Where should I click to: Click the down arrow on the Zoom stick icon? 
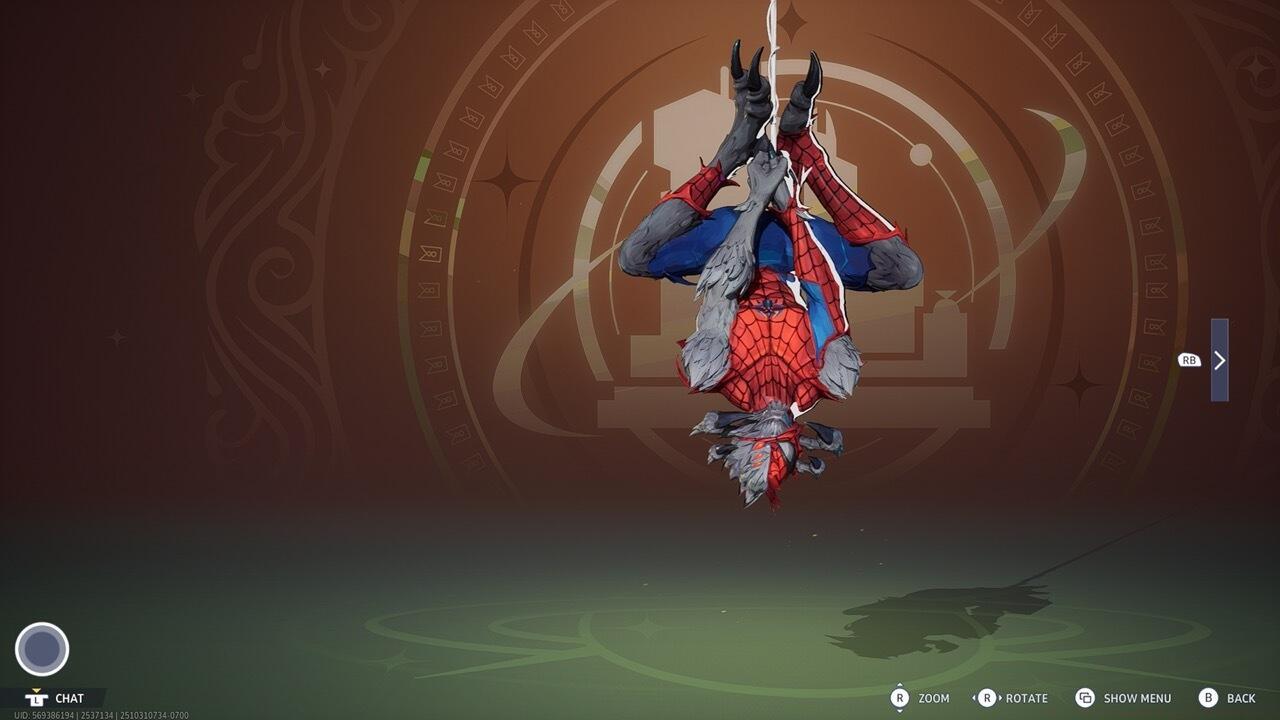coord(900,711)
